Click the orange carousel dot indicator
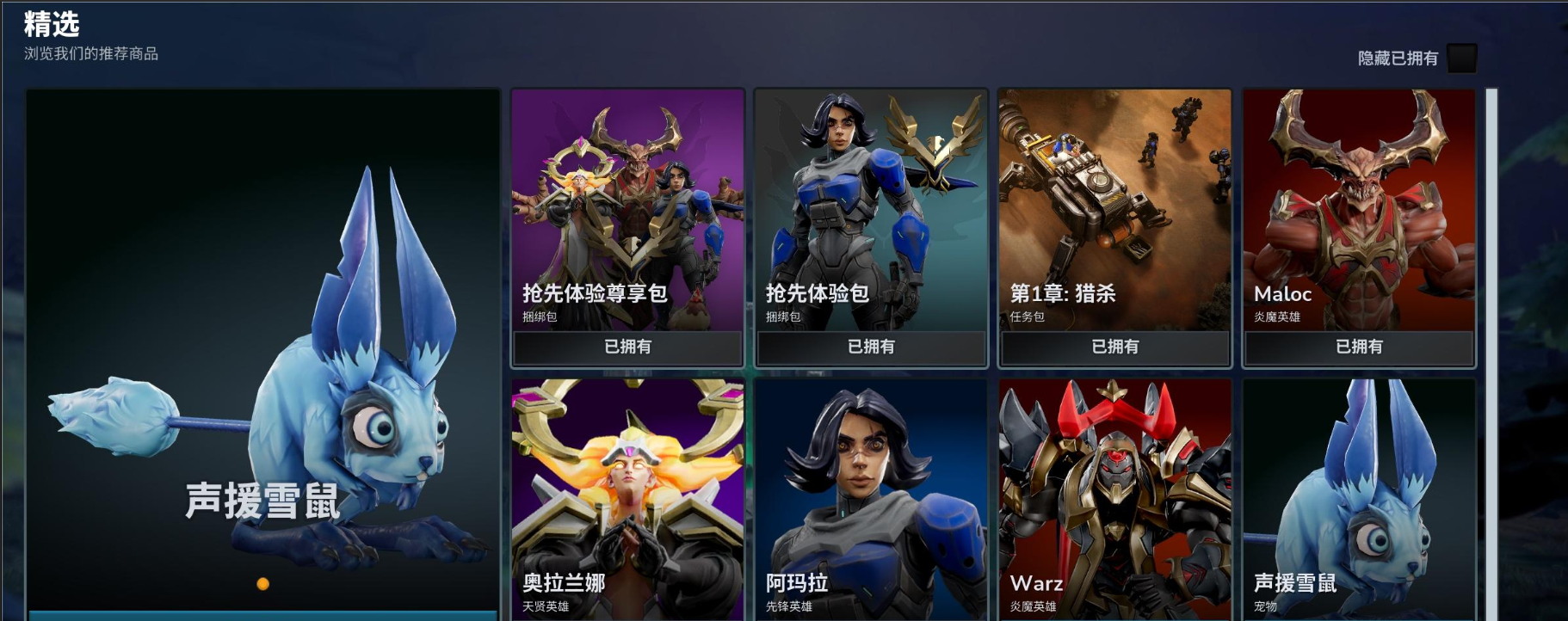 pyautogui.click(x=263, y=584)
